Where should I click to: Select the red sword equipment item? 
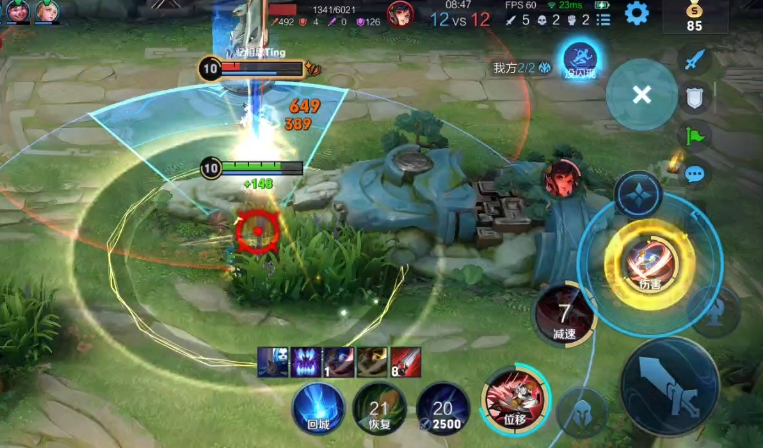pos(405,362)
